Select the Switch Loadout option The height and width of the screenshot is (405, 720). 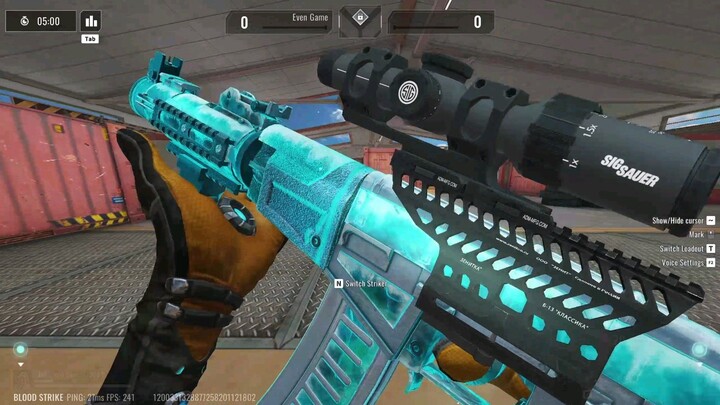point(682,248)
